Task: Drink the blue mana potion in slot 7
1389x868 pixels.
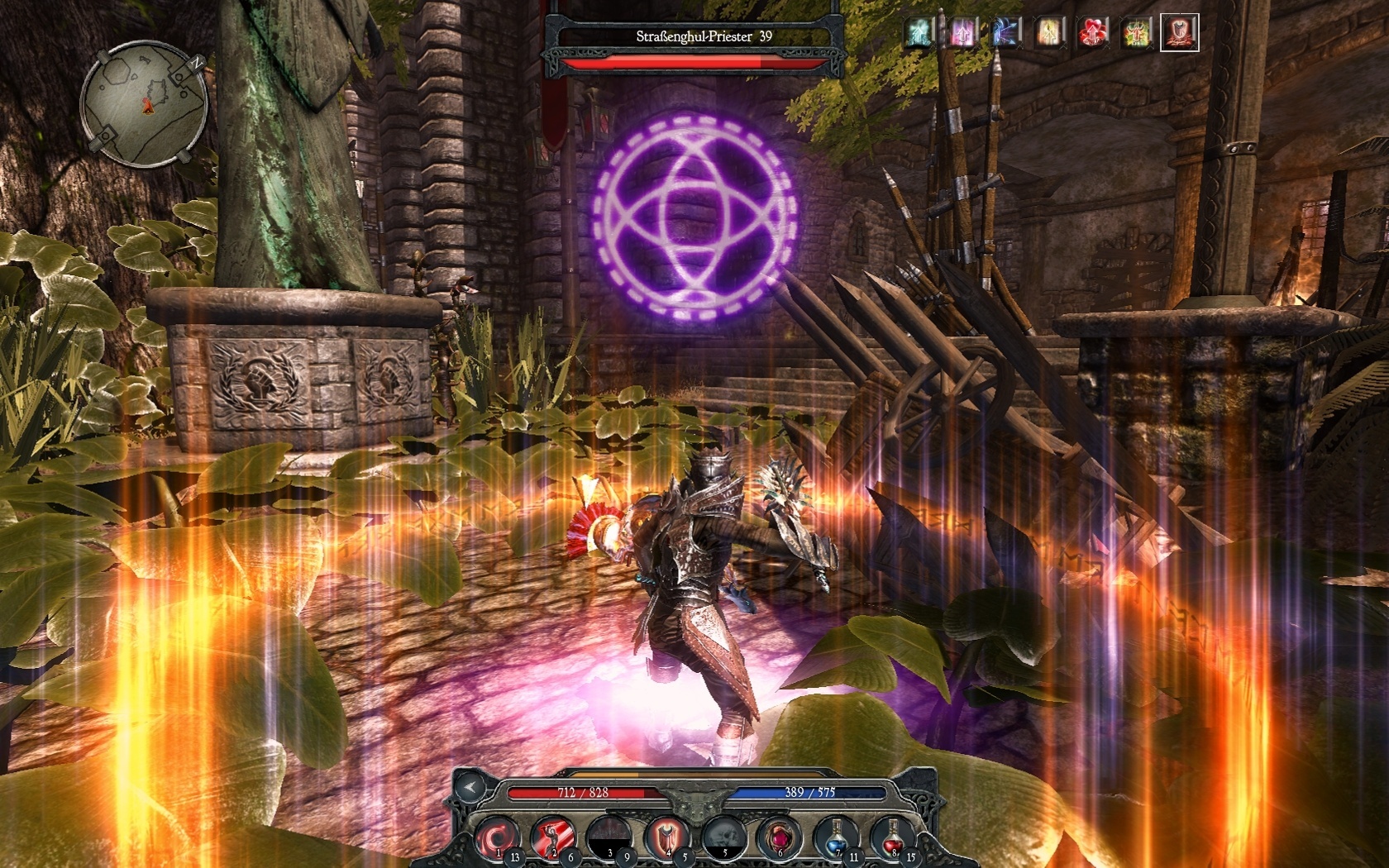Action: click(836, 837)
